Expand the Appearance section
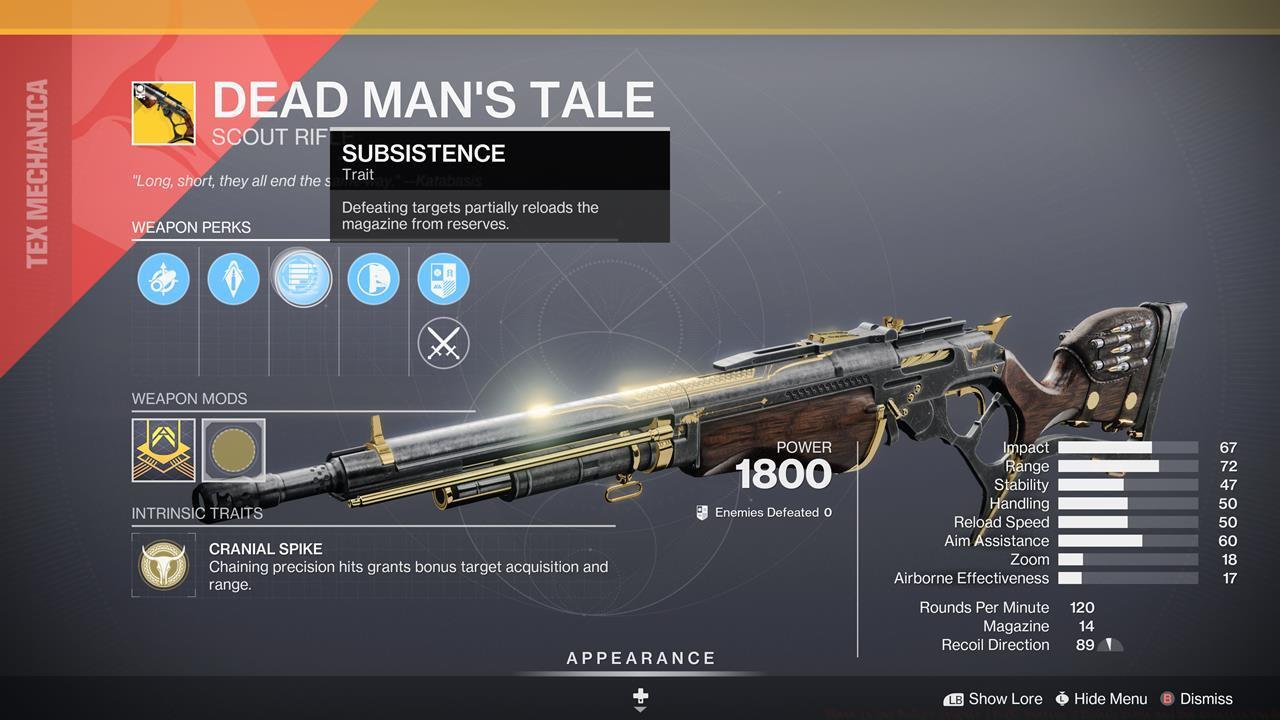 (639, 658)
